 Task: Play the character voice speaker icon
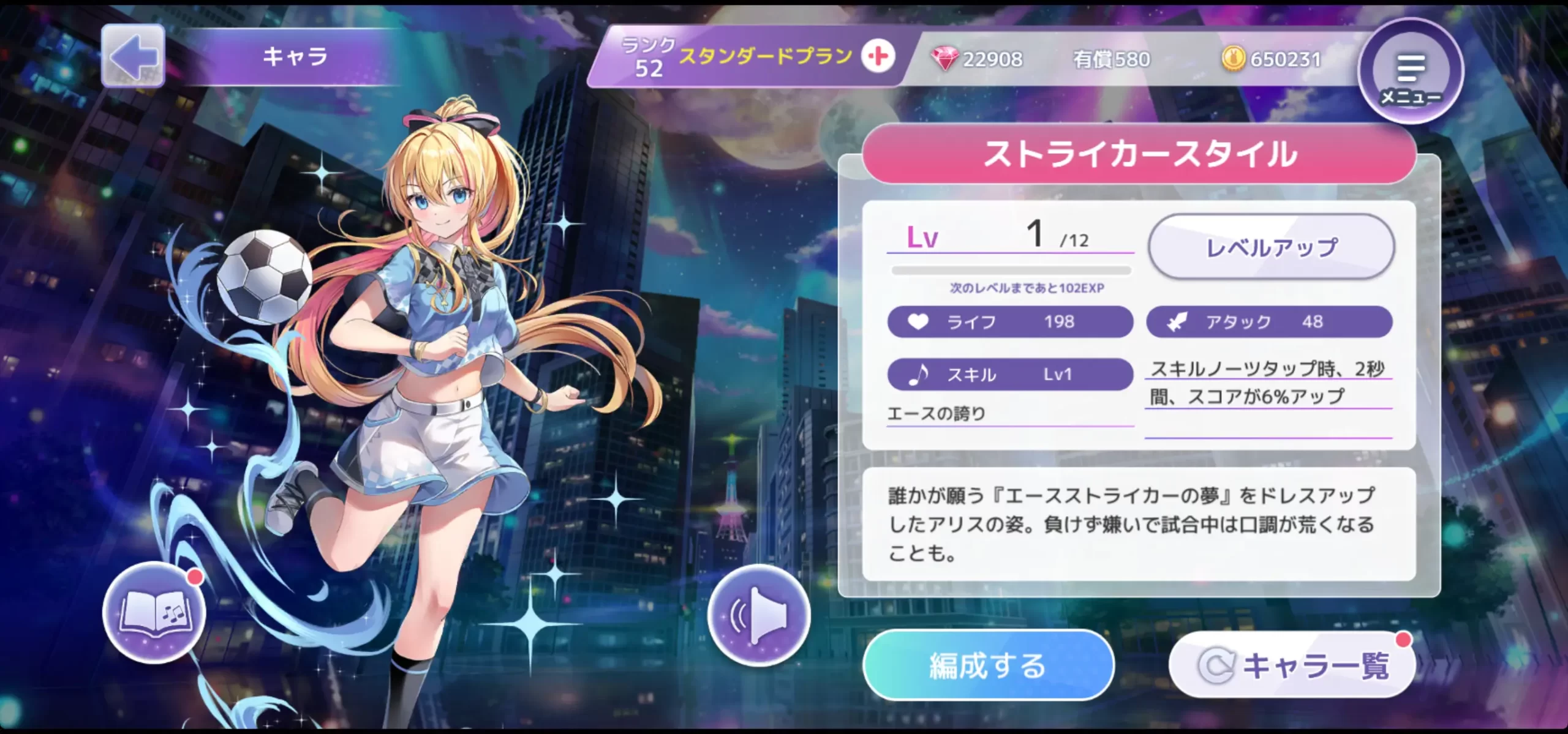pos(758,615)
